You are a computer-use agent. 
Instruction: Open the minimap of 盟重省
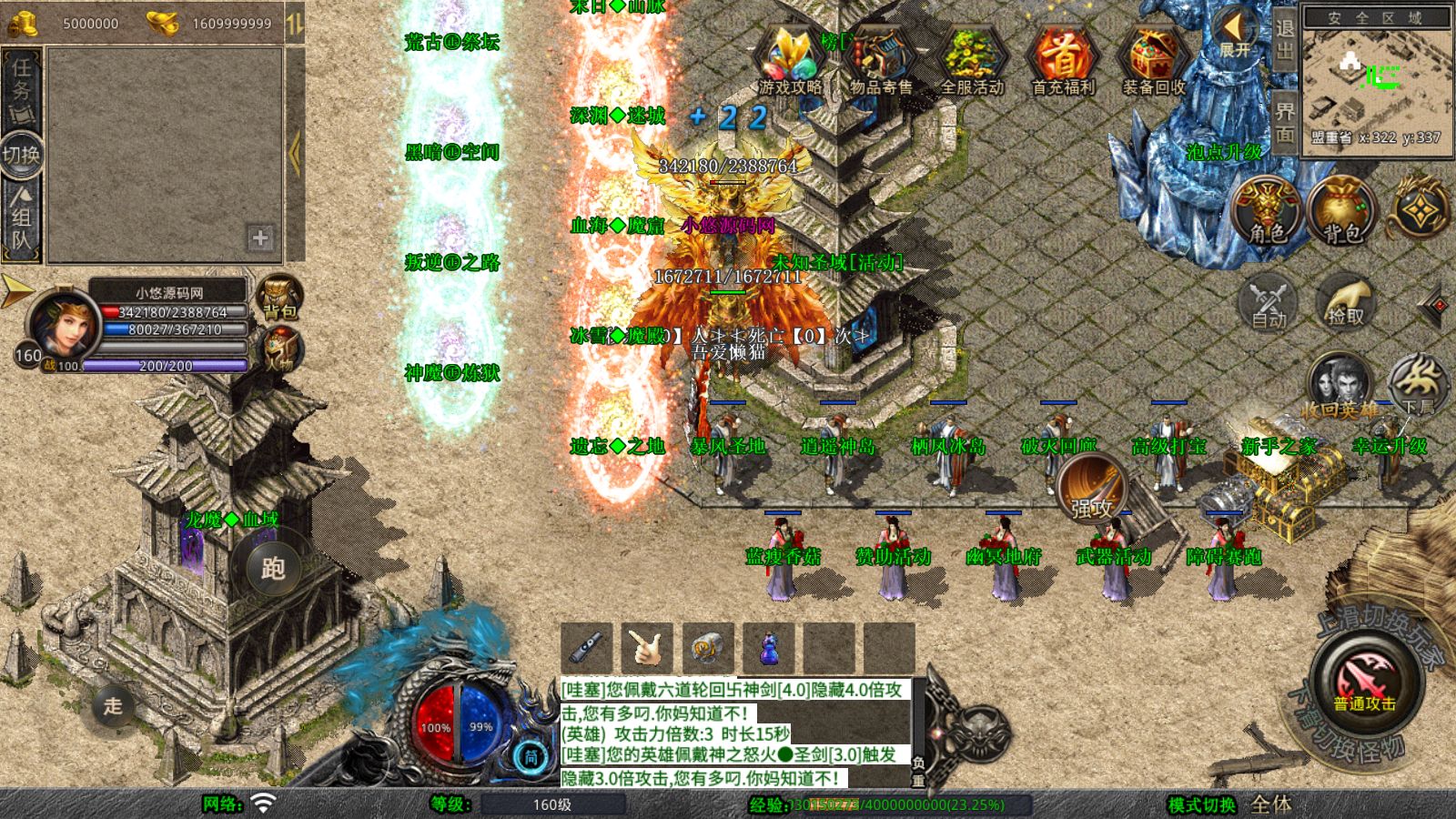(x=1376, y=79)
